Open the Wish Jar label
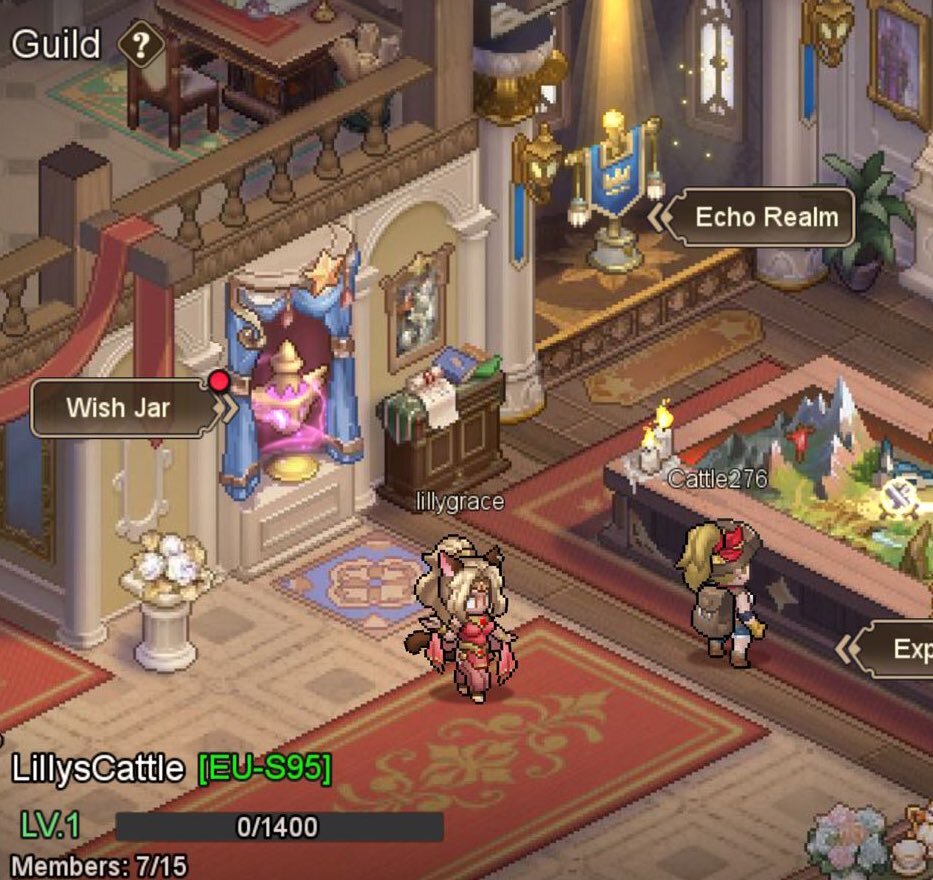Screen dimensions: 933x880 118,408
